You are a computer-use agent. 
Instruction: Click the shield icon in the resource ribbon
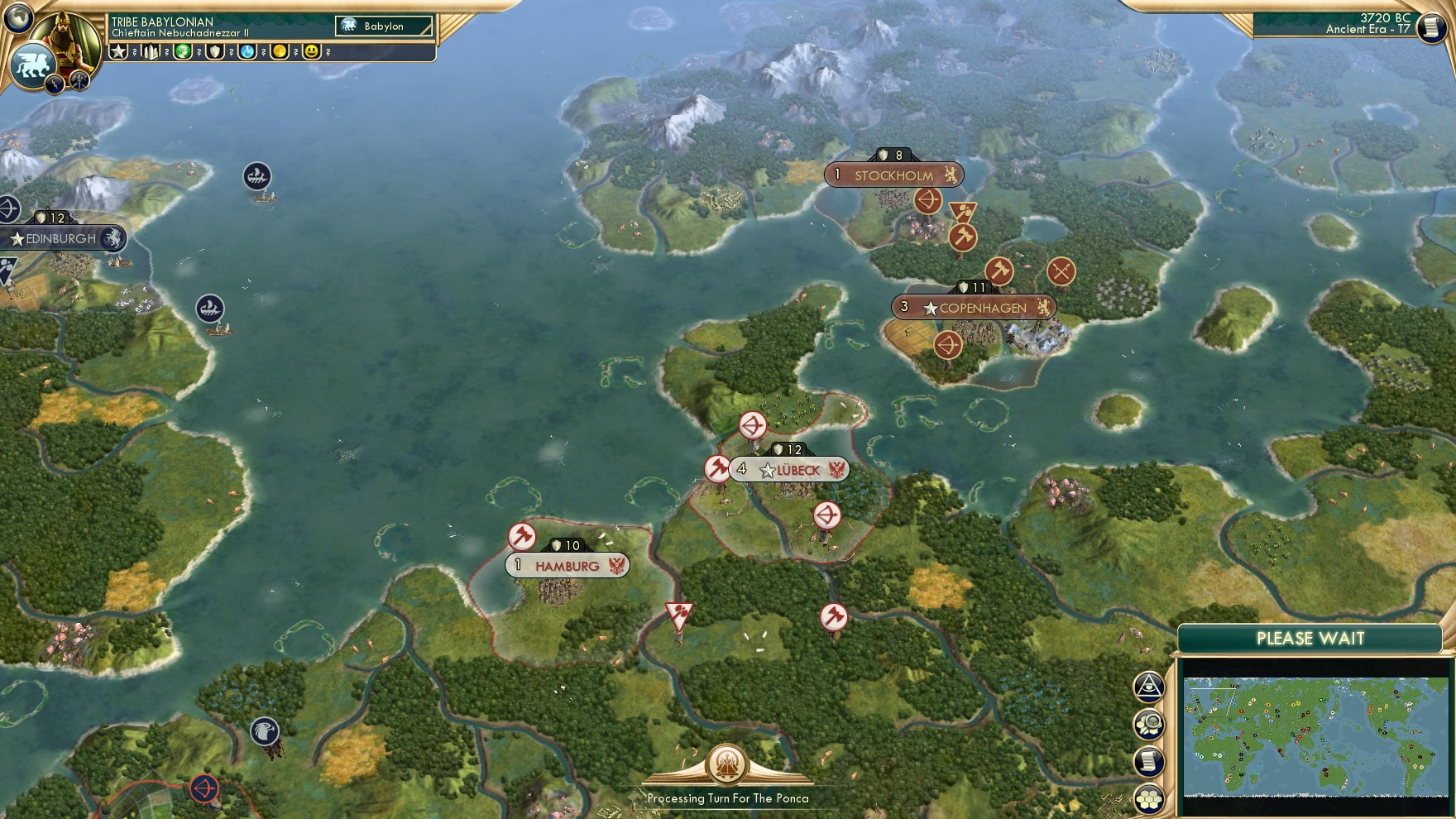point(215,51)
